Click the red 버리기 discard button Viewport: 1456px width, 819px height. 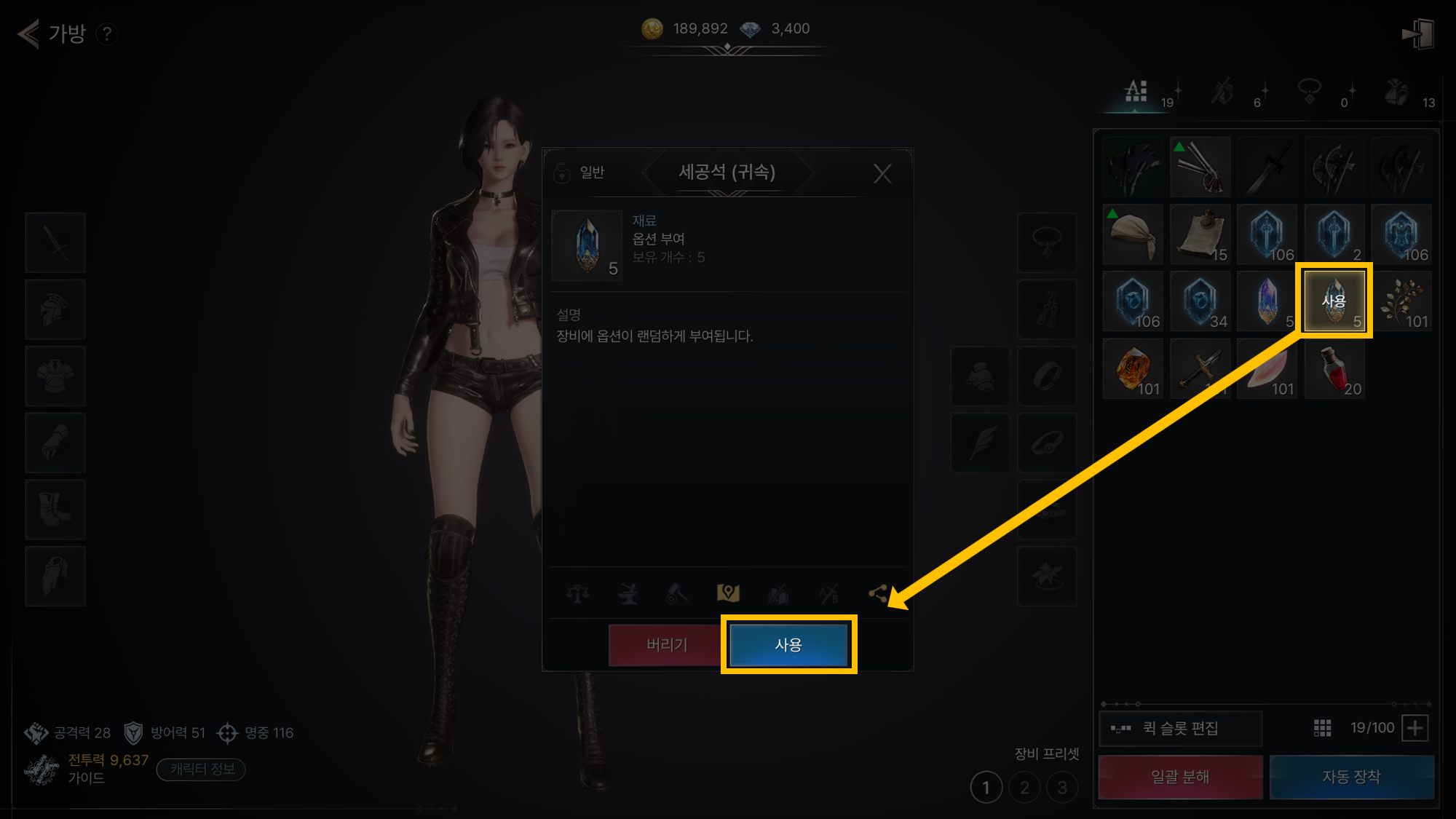pyautogui.click(x=666, y=645)
